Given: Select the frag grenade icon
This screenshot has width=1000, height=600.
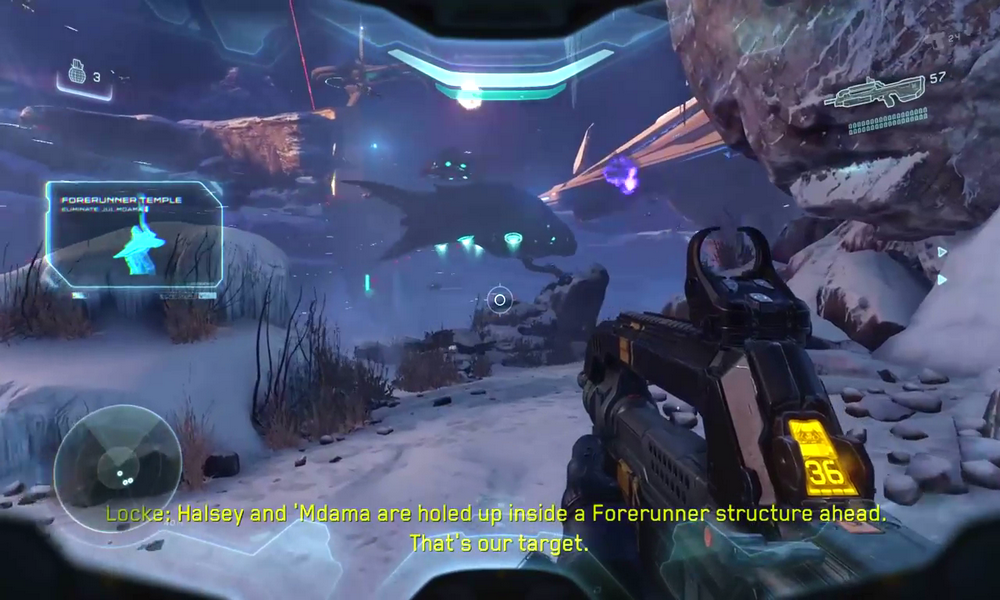Looking at the screenshot, I should (x=76, y=74).
